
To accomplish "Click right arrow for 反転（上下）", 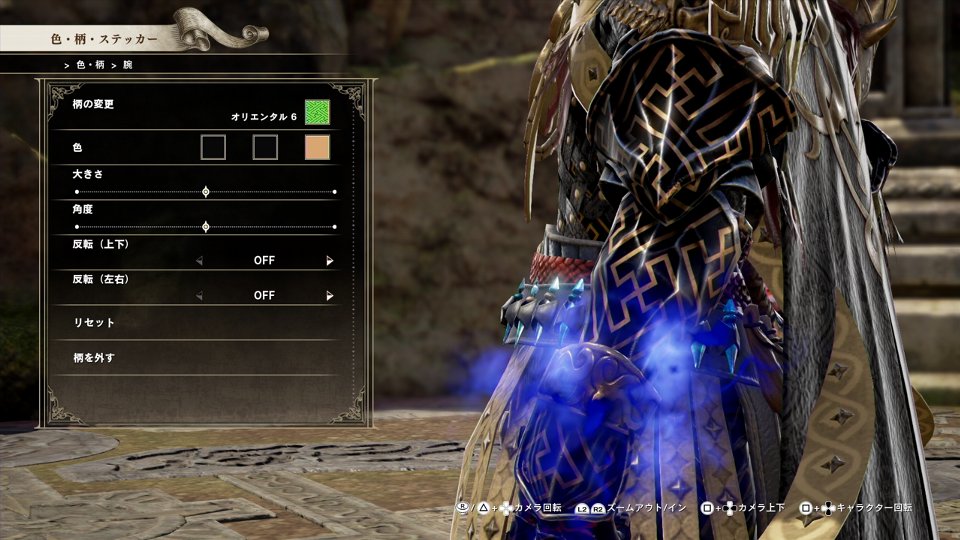I will pos(330,261).
